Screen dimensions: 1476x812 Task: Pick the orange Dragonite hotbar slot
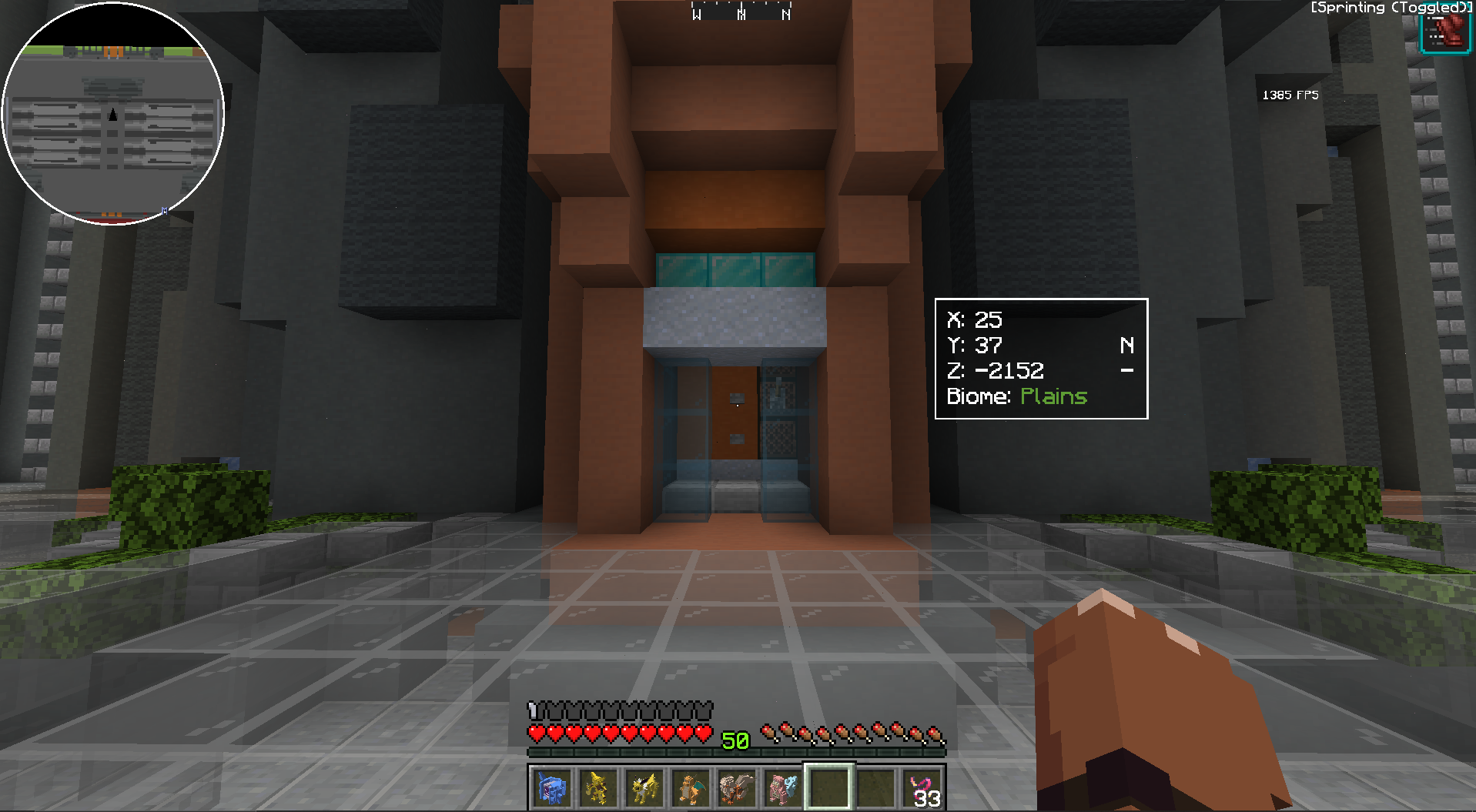pyautogui.click(x=691, y=787)
